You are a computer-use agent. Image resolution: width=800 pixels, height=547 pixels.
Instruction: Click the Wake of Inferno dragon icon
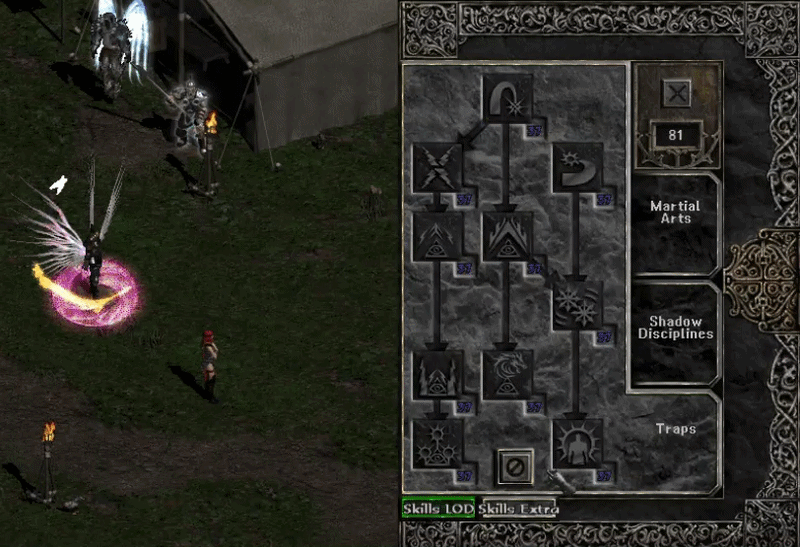pyautogui.click(x=508, y=374)
